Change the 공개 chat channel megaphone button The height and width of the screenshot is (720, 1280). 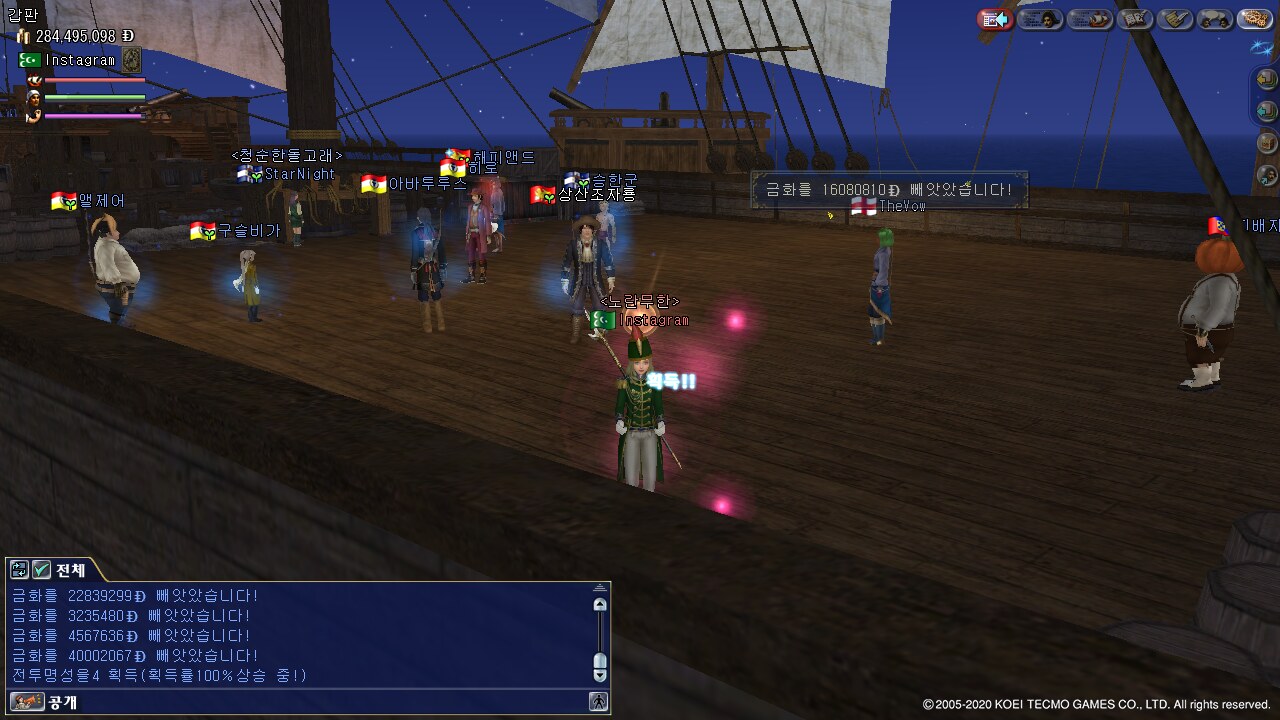pos(27,702)
